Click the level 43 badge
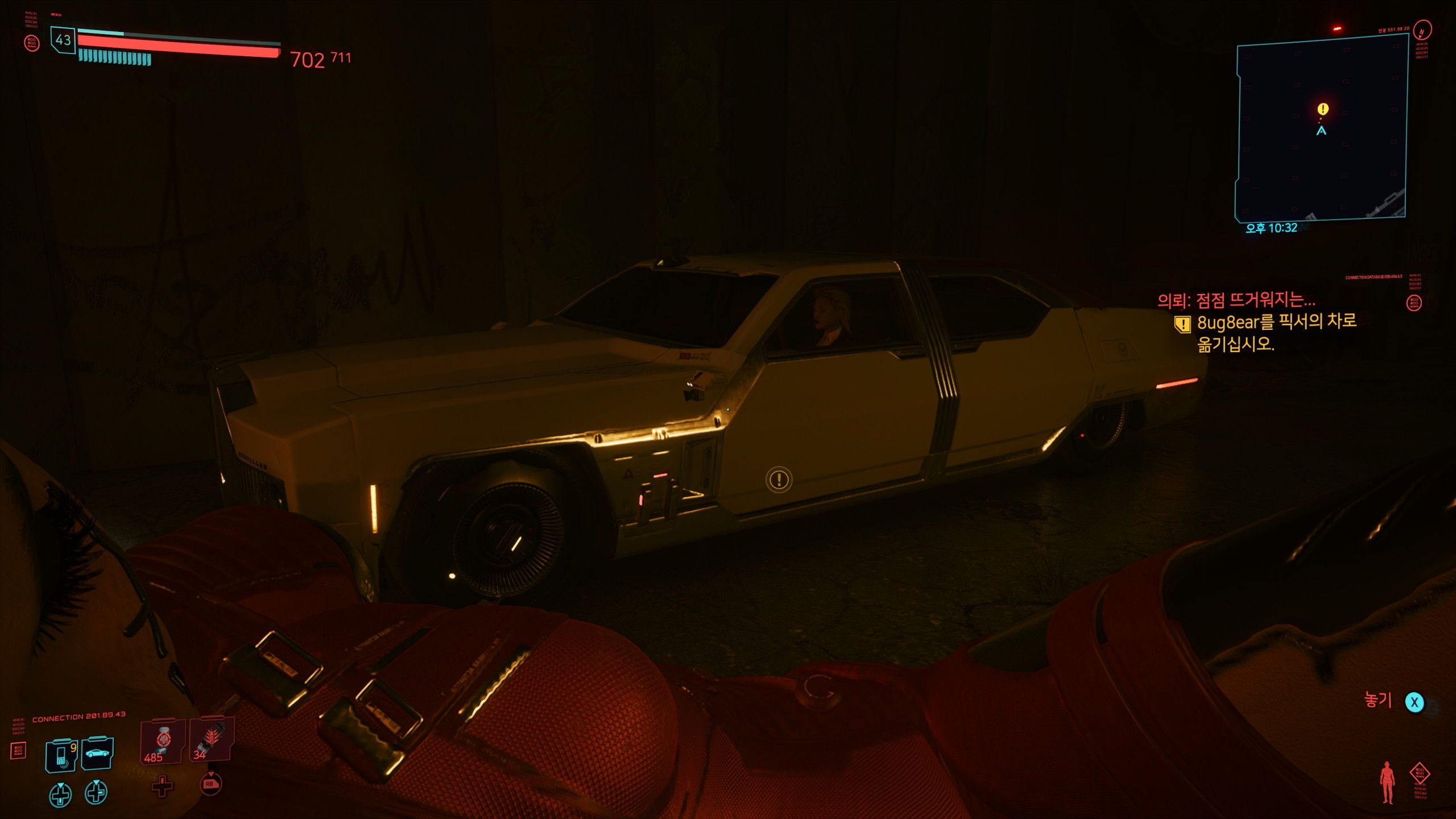The height and width of the screenshot is (819, 1456). tap(63, 40)
